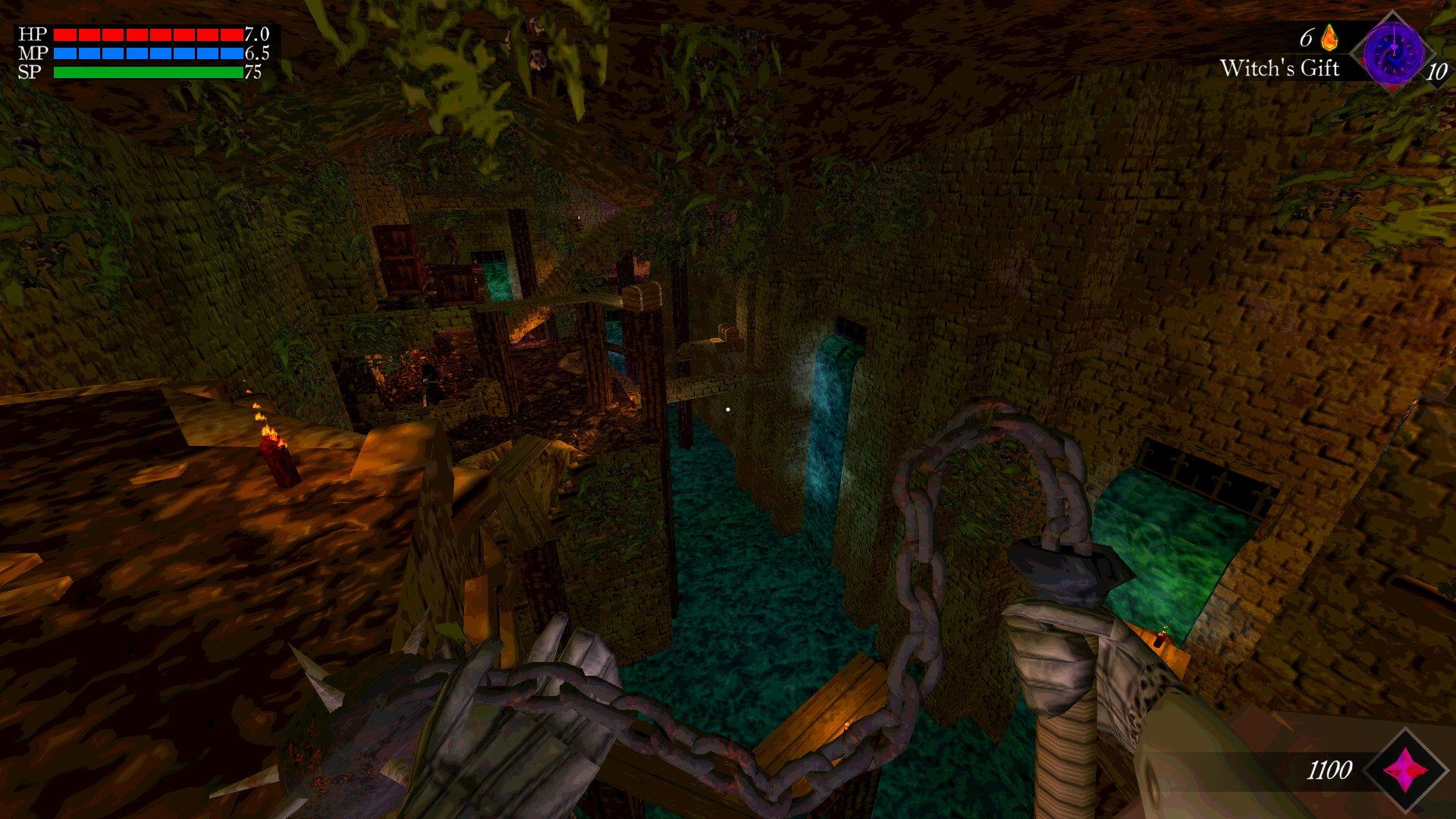1456x819 pixels.
Task: Click the MP label
Action: [33, 53]
